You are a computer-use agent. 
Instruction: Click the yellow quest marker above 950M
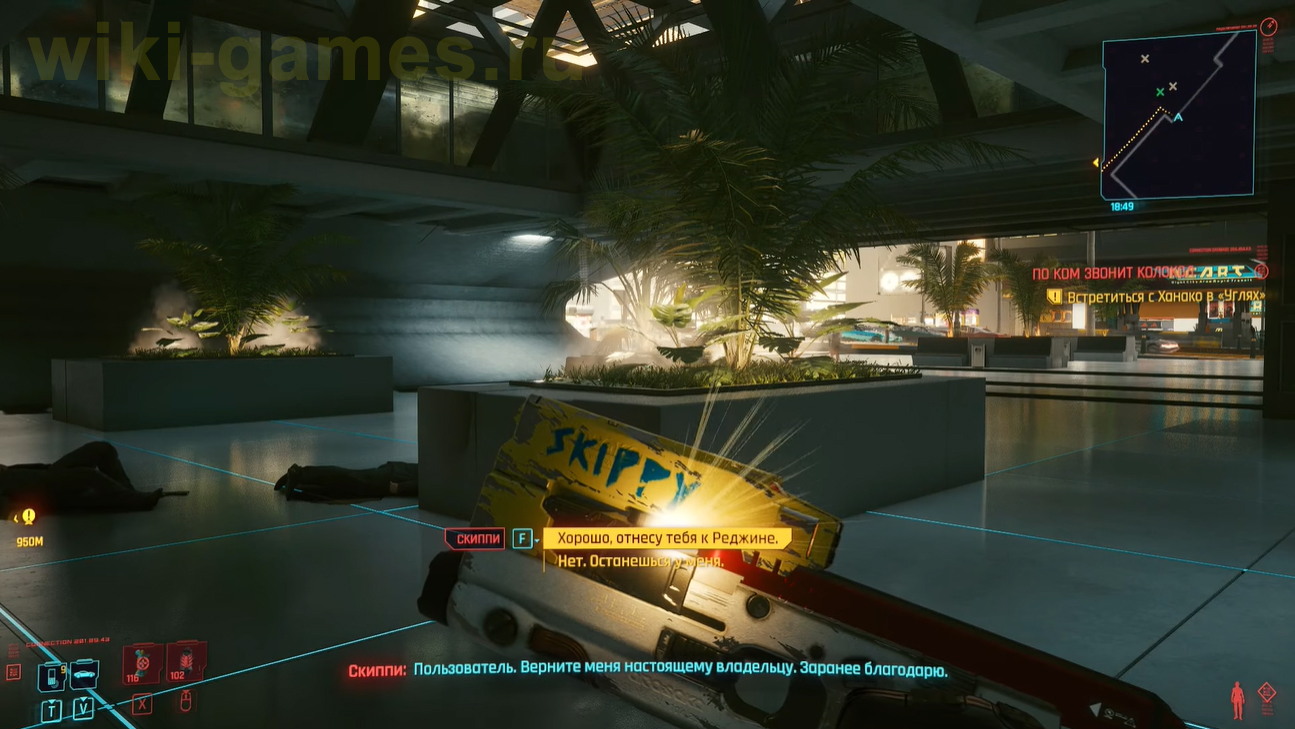28,518
